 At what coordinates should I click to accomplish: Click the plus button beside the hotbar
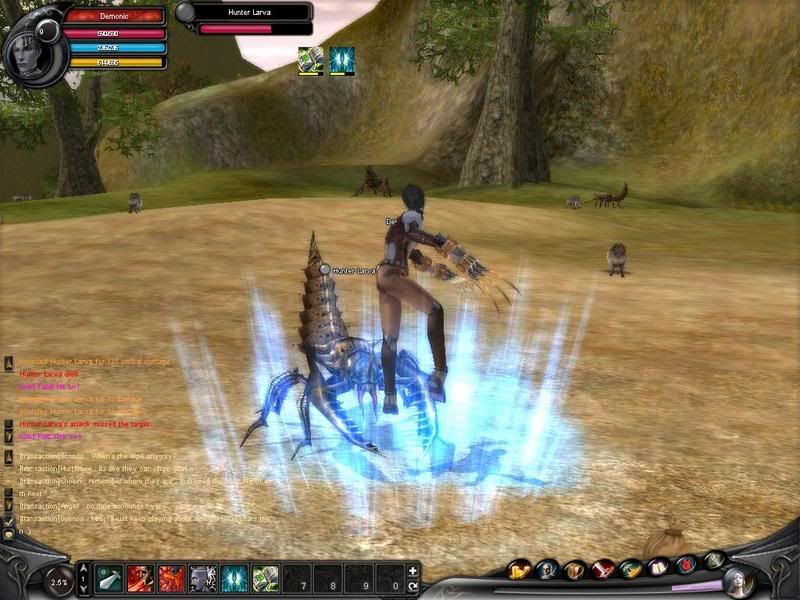pyautogui.click(x=412, y=571)
